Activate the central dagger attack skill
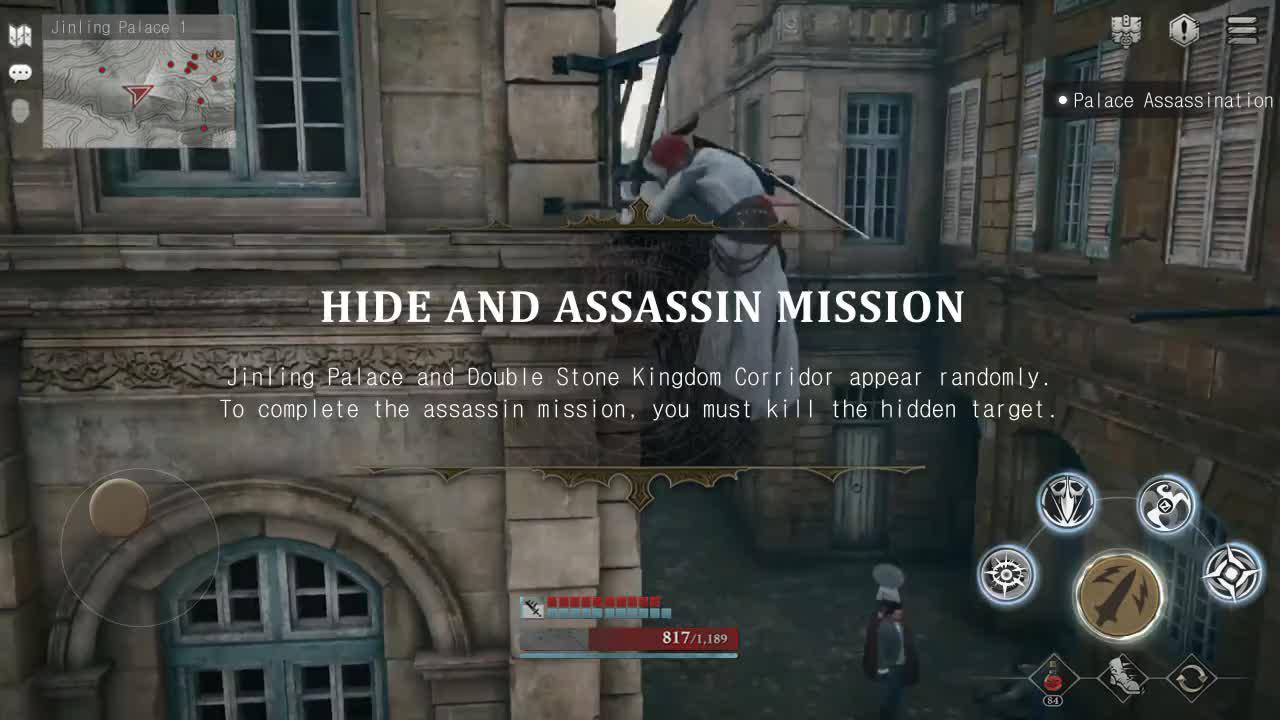 (x=1118, y=596)
